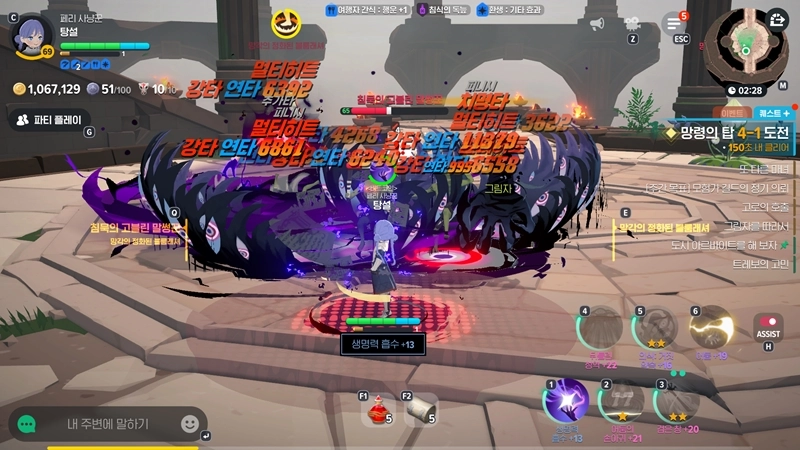Activate the purple 생명력 흡수 skill
The width and height of the screenshot is (800, 450).
(566, 404)
